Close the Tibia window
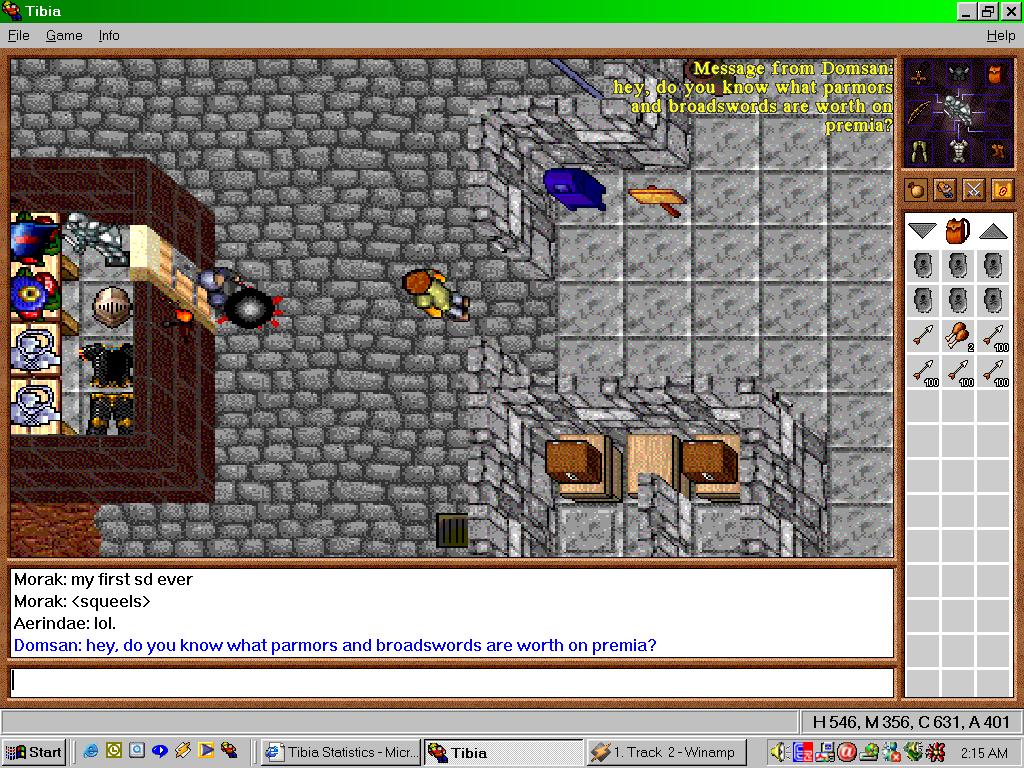Screen dimensions: 1024x768 pyautogui.click(x=1009, y=11)
